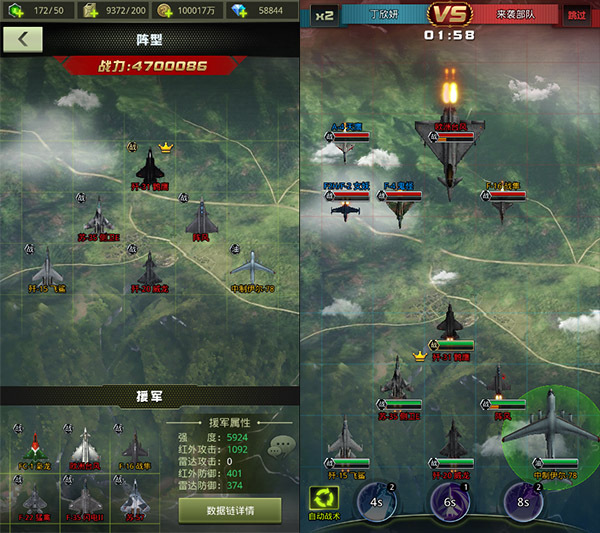Select the F-22 猛禽 reinforcement slot
Image resolution: width=600 pixels, height=533 pixels.
(35, 497)
